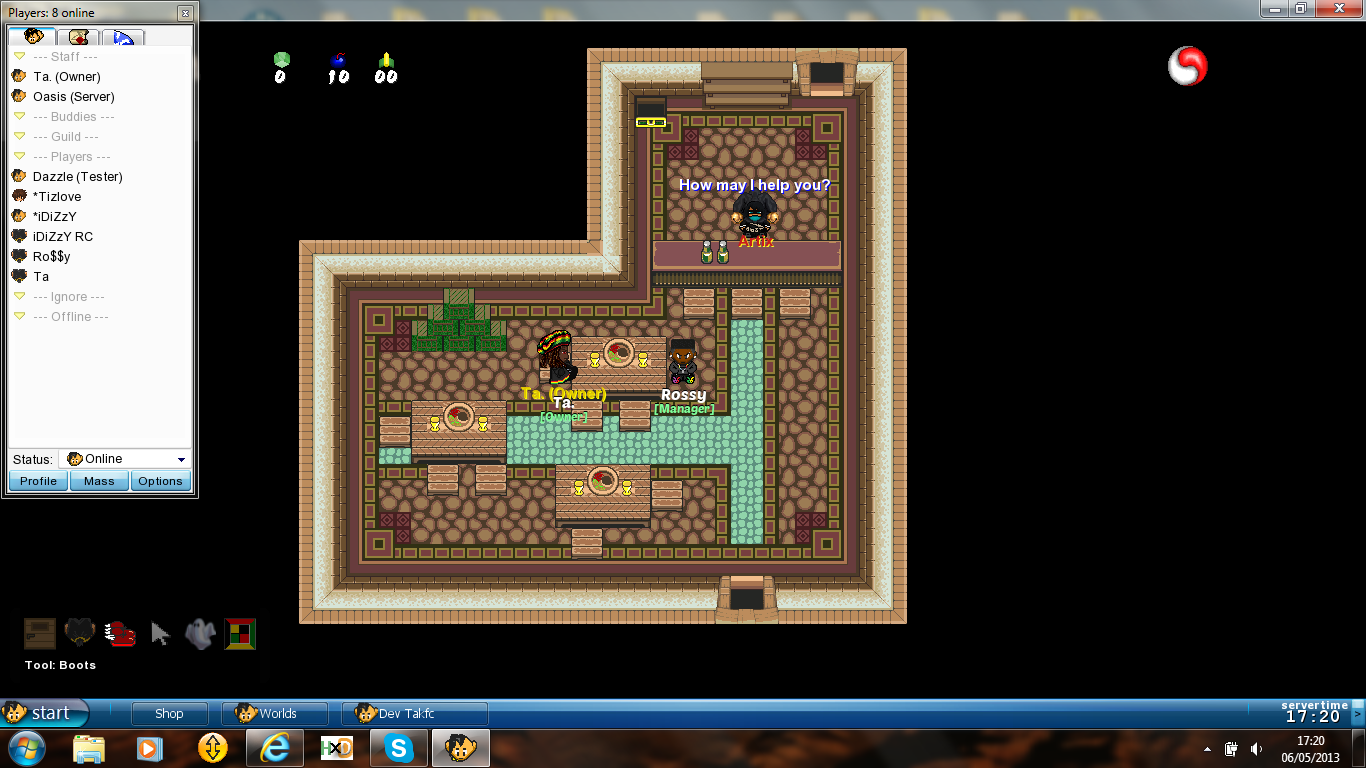
Task: Click the Profile button
Action: 38,481
